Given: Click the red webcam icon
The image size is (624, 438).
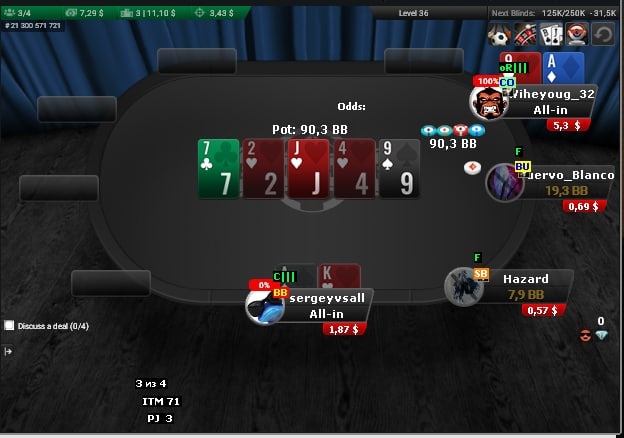Looking at the screenshot, I should (x=576, y=35).
